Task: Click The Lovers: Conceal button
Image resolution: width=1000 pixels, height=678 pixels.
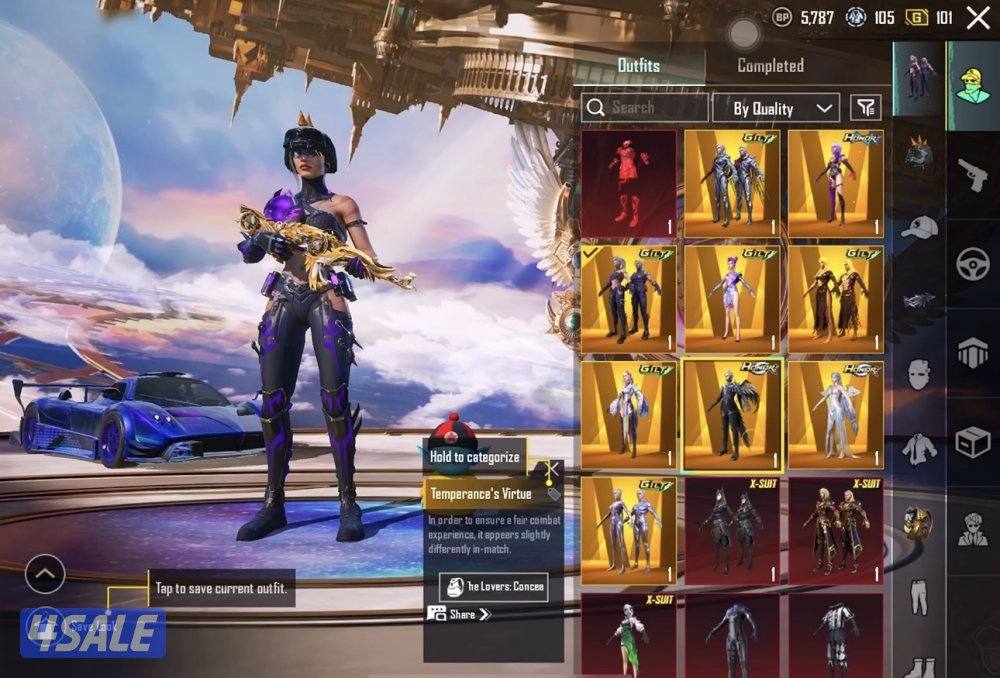Action: point(494,587)
